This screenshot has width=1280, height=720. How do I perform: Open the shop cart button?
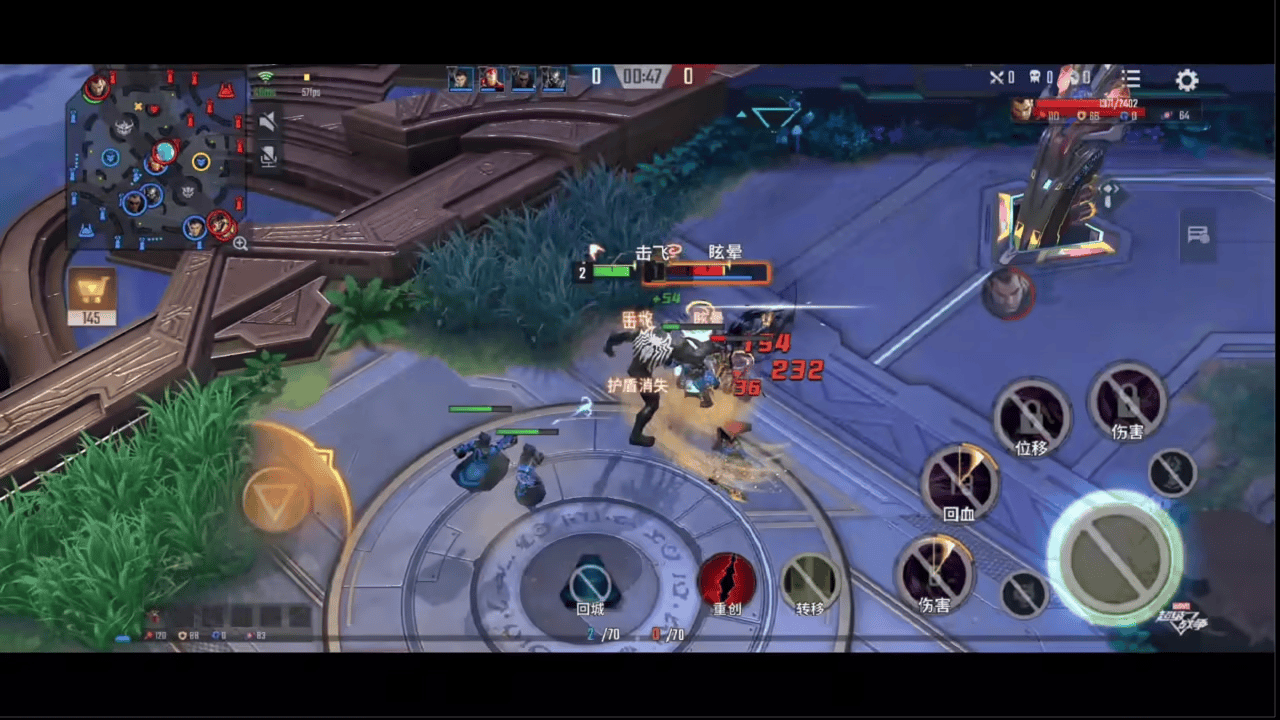coord(92,291)
